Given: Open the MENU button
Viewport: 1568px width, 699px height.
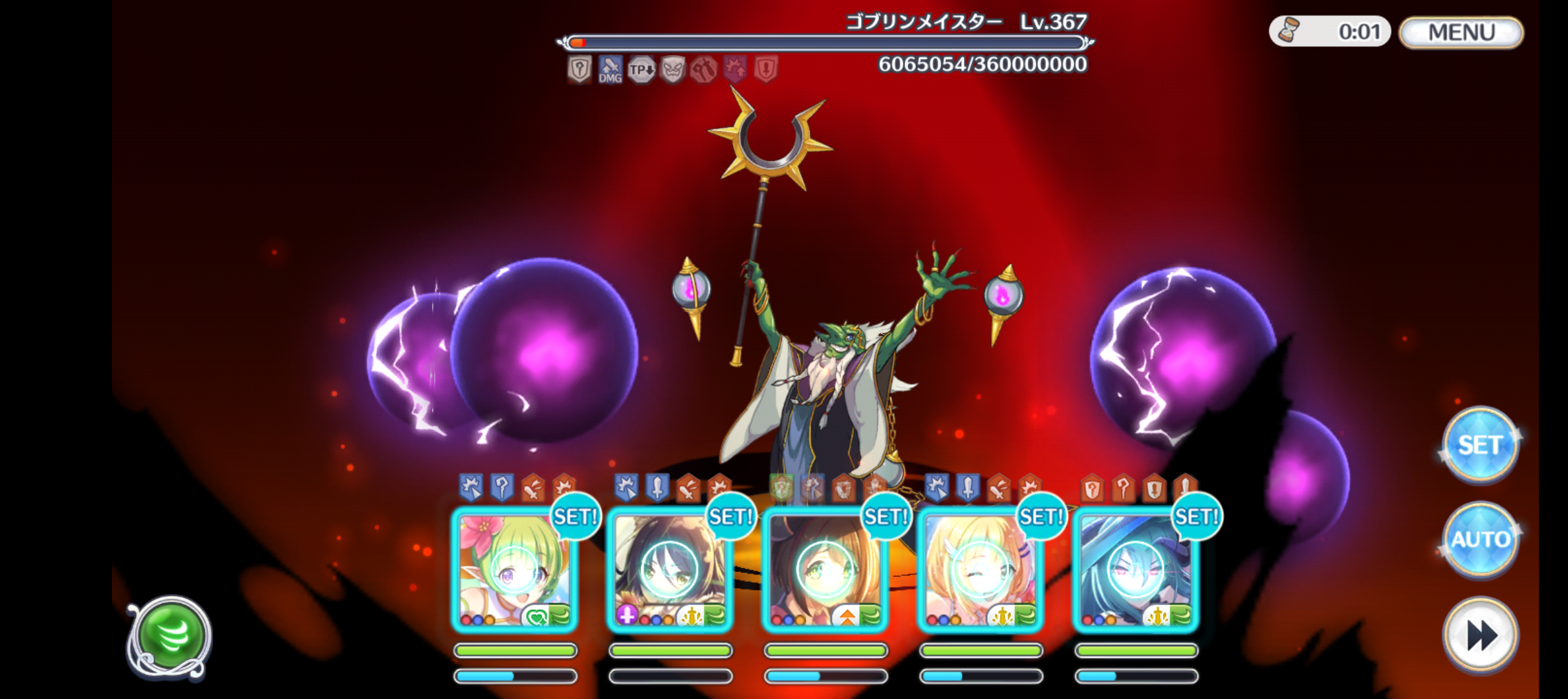Looking at the screenshot, I should pos(1461,32).
